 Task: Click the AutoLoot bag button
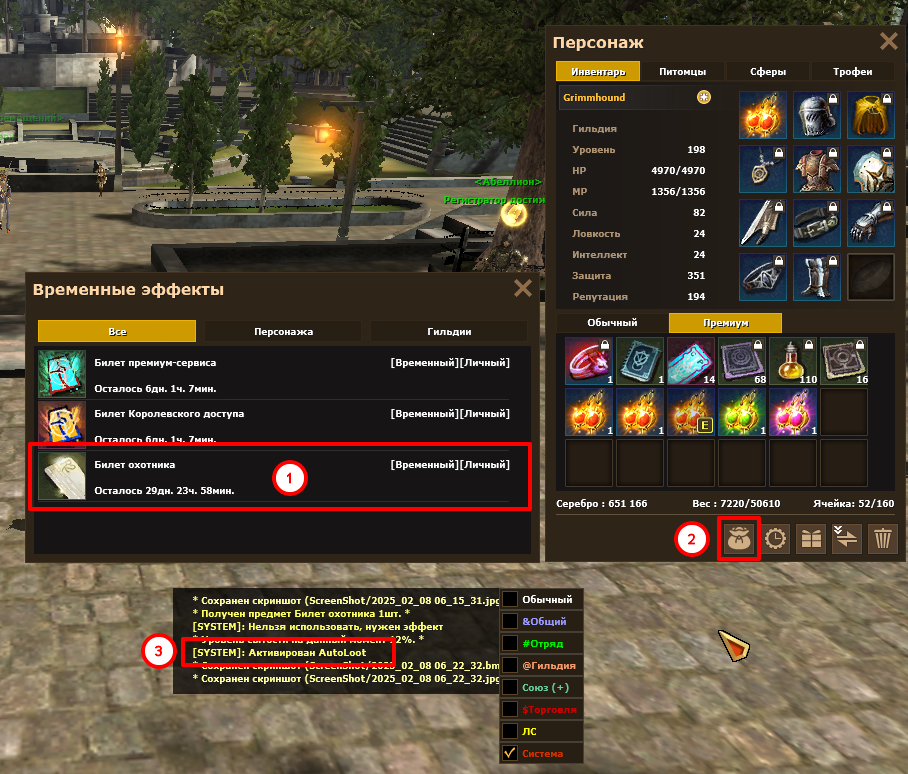pyautogui.click(x=740, y=540)
